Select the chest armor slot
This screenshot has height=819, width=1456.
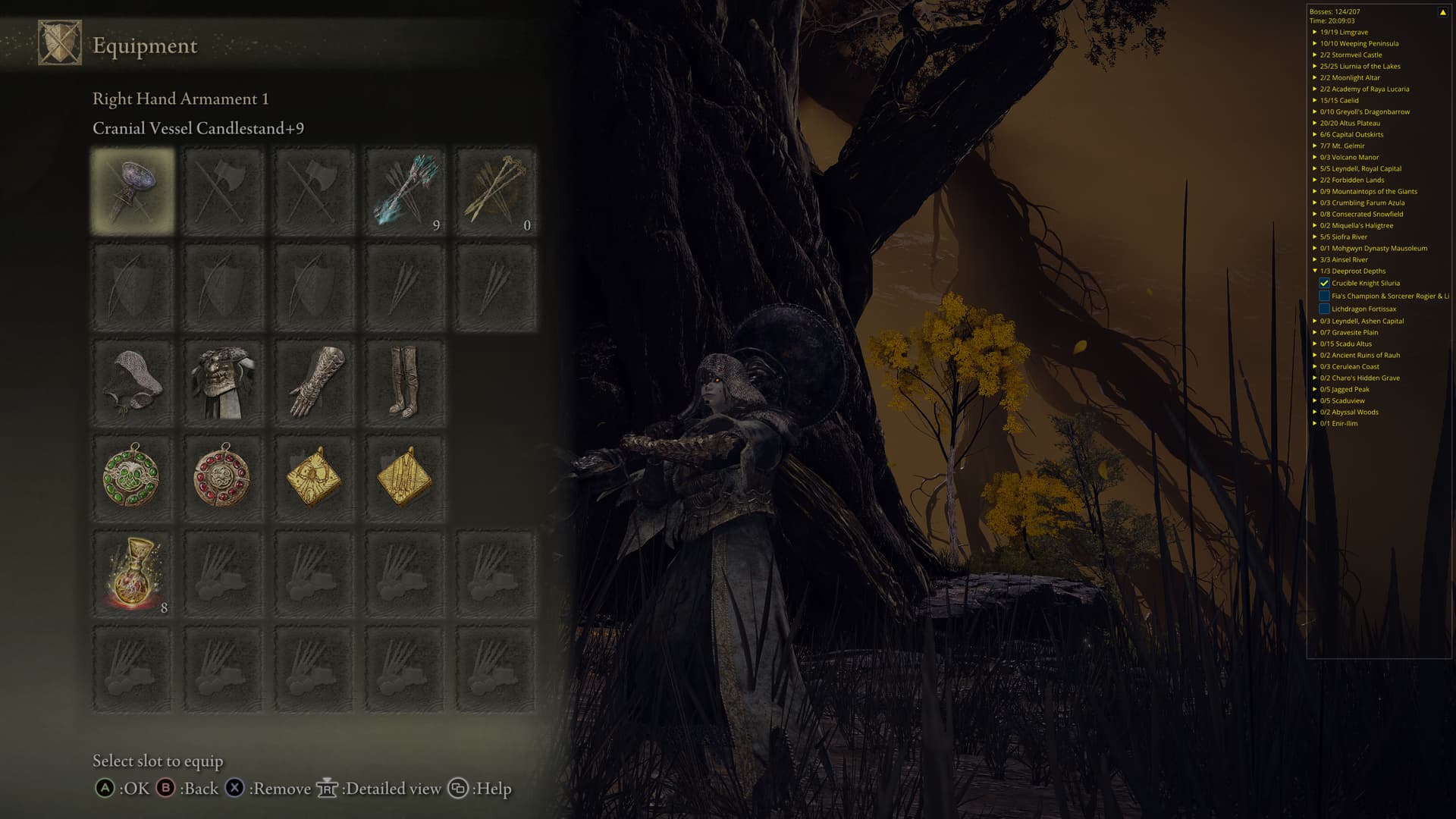pyautogui.click(x=223, y=383)
